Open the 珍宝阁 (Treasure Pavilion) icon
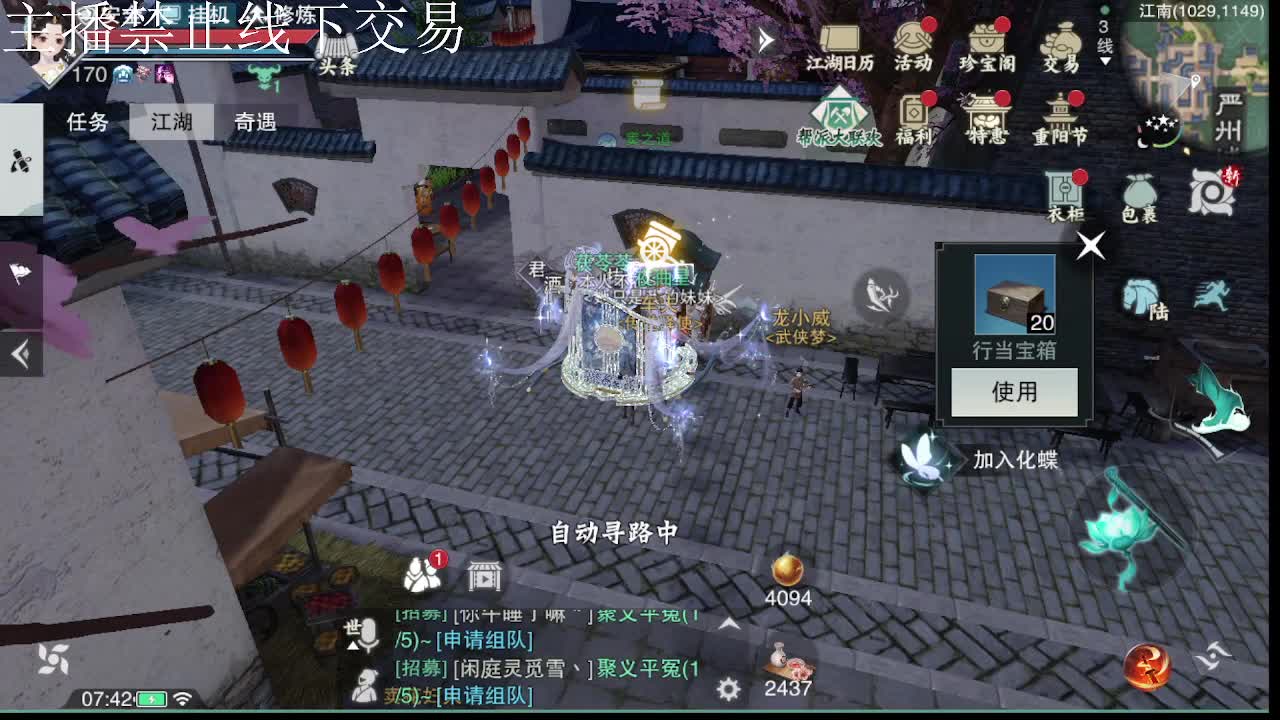 click(988, 45)
